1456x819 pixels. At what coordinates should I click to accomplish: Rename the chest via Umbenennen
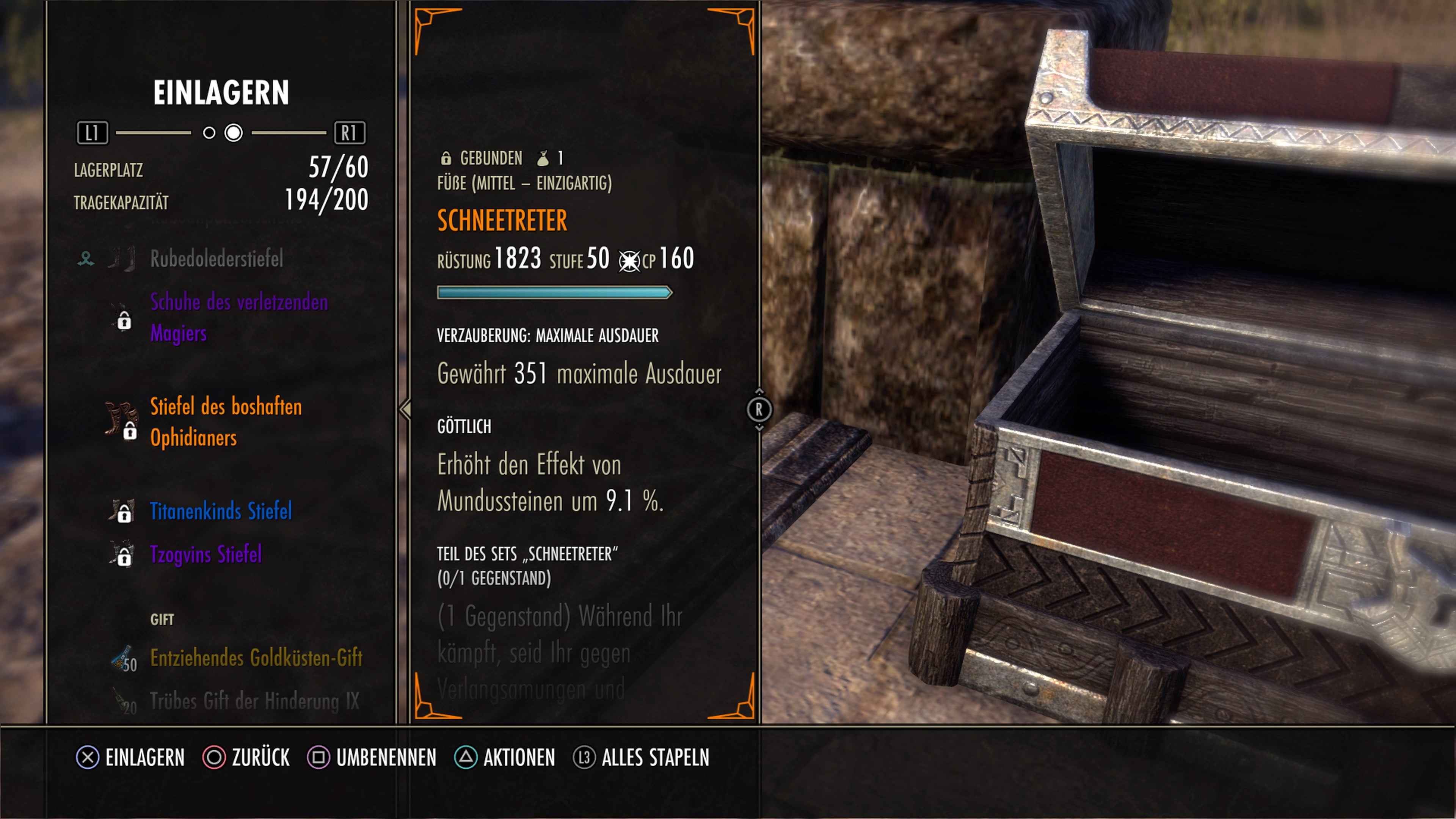point(372,758)
